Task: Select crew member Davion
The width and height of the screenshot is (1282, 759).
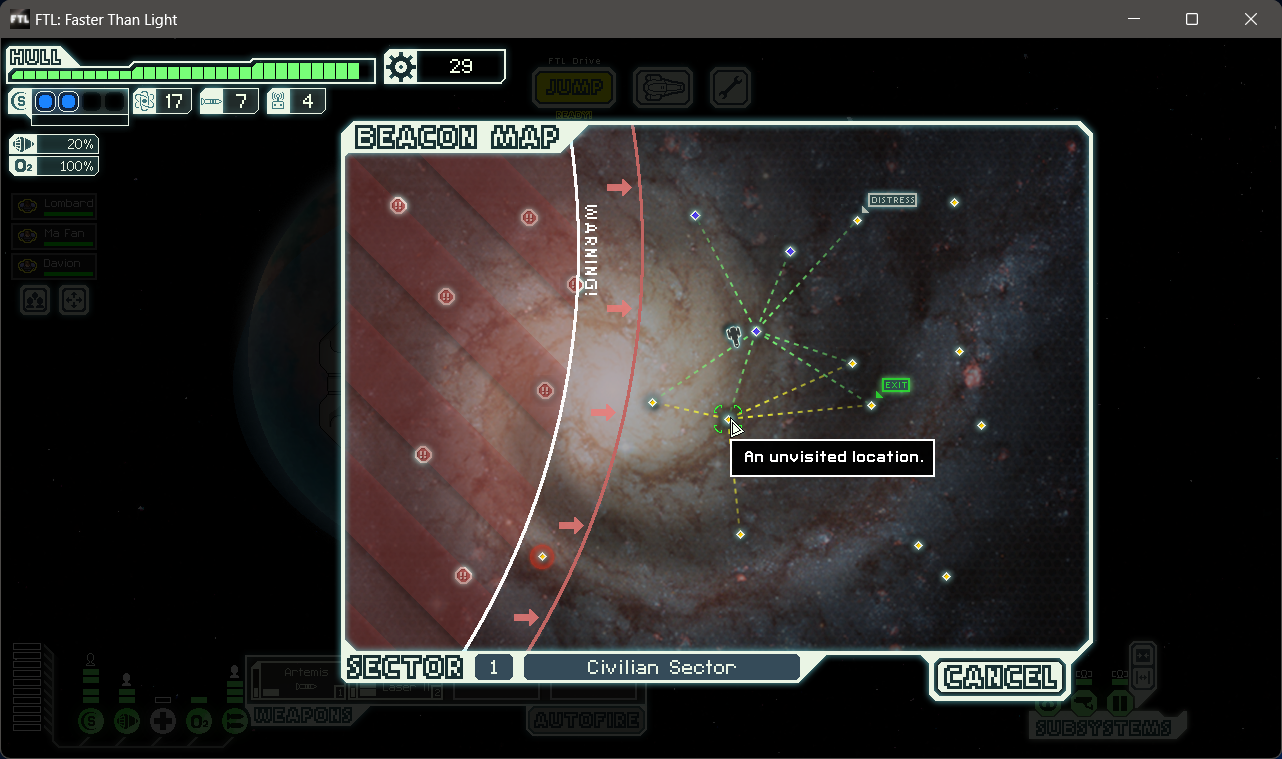Action: (52, 264)
